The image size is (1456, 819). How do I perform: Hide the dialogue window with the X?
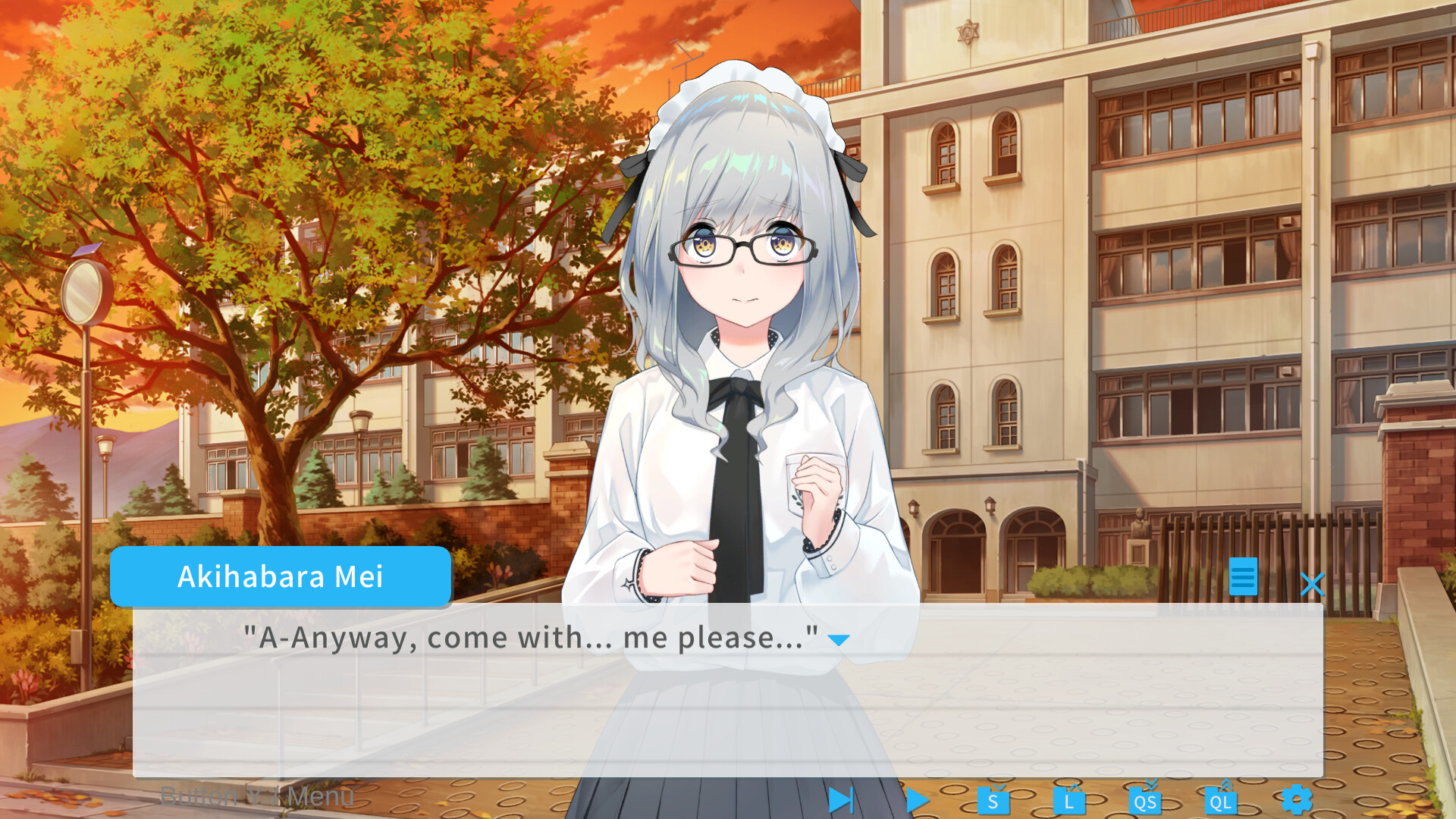click(1313, 584)
